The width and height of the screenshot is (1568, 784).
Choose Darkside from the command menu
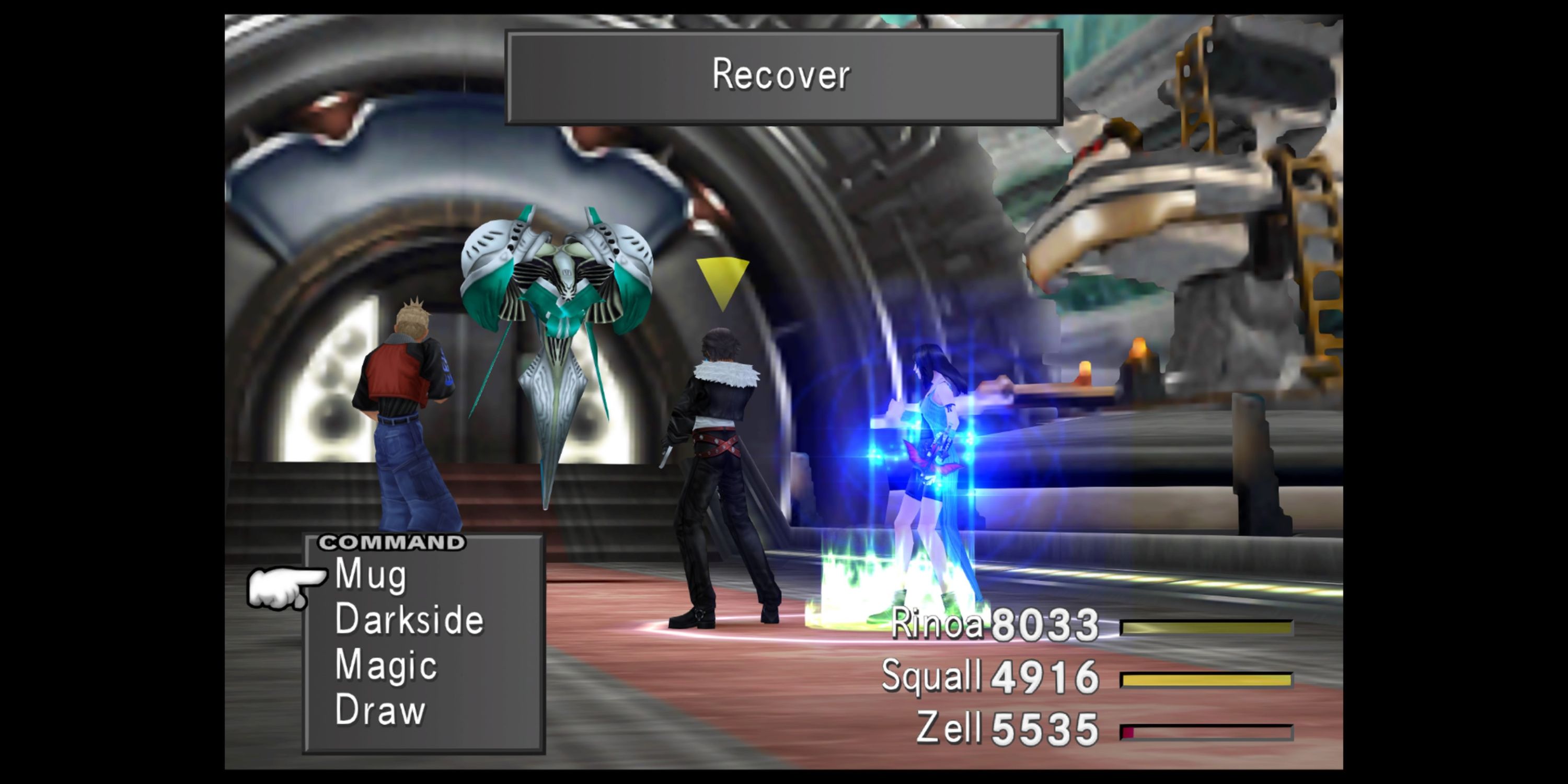[409, 620]
